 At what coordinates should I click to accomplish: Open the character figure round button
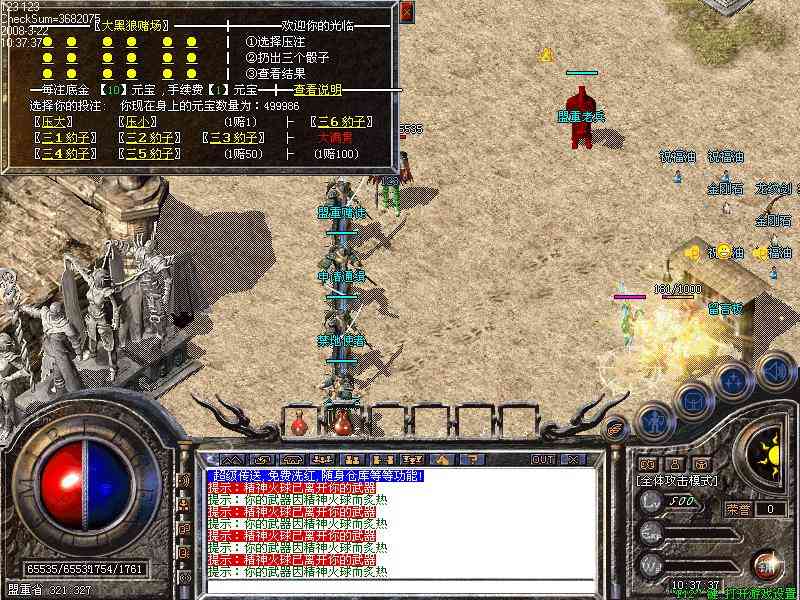pyautogui.click(x=655, y=420)
